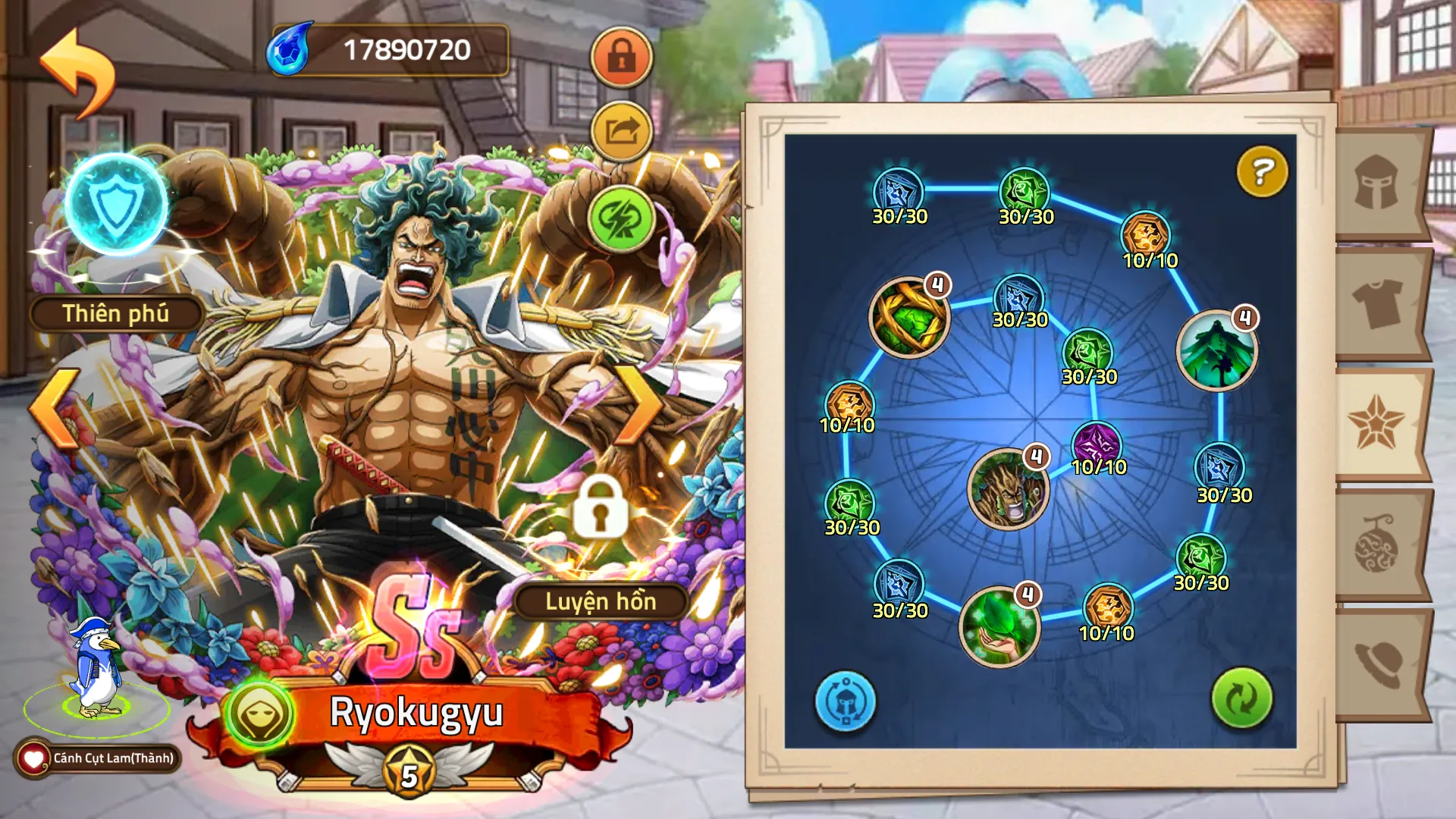This screenshot has width=1456, height=819.
Task: Switch to the shirt tab
Action: pyautogui.click(x=1376, y=303)
